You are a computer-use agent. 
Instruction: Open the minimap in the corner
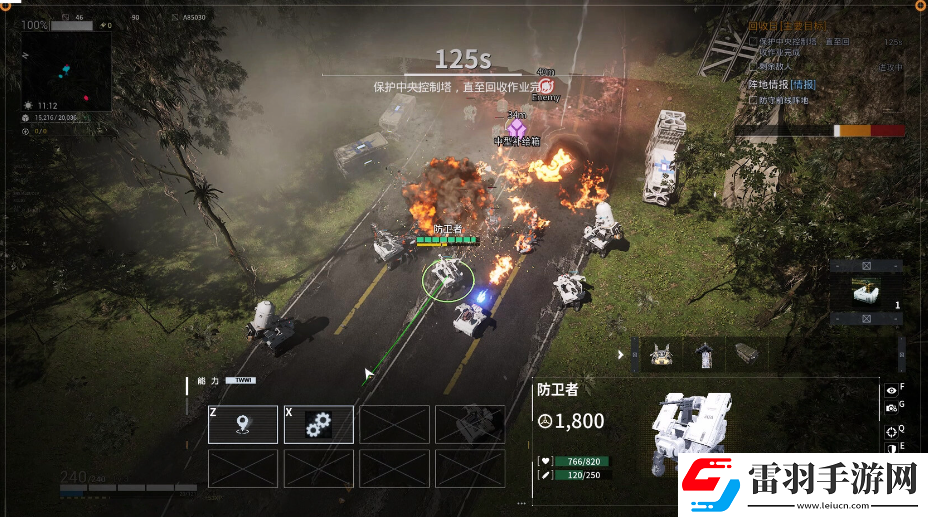[x=65, y=66]
